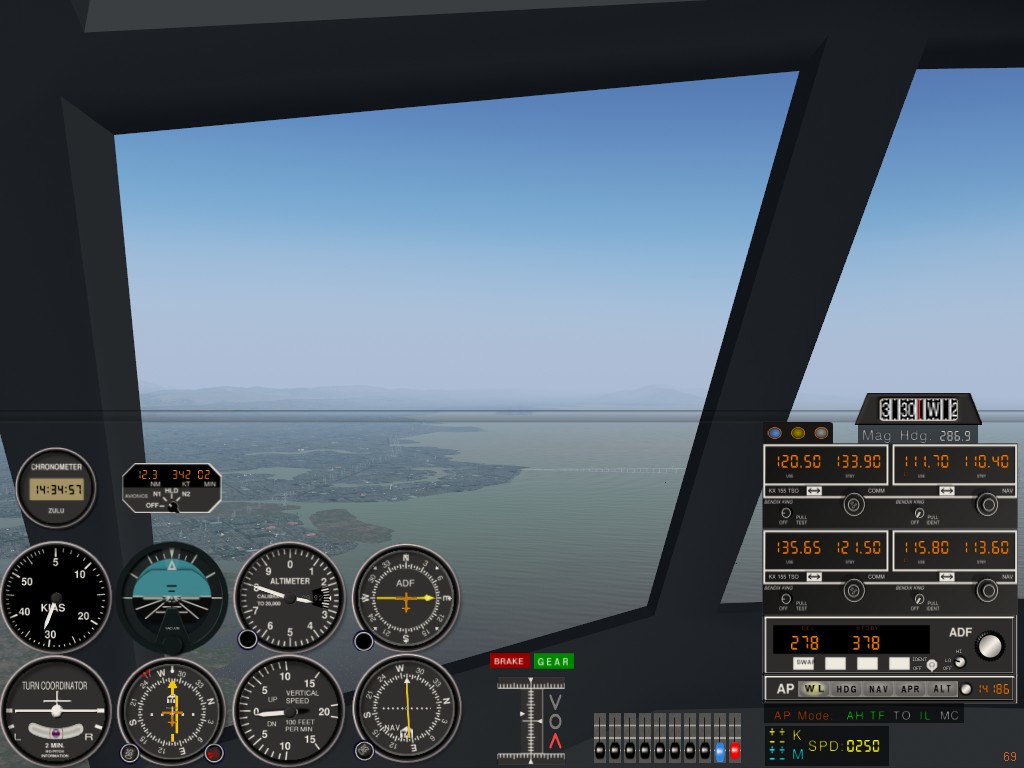Viewport: 1024px width, 768px height.
Task: Swap the 115.80 and 113.60 NAV frequencies
Action: click(x=947, y=577)
